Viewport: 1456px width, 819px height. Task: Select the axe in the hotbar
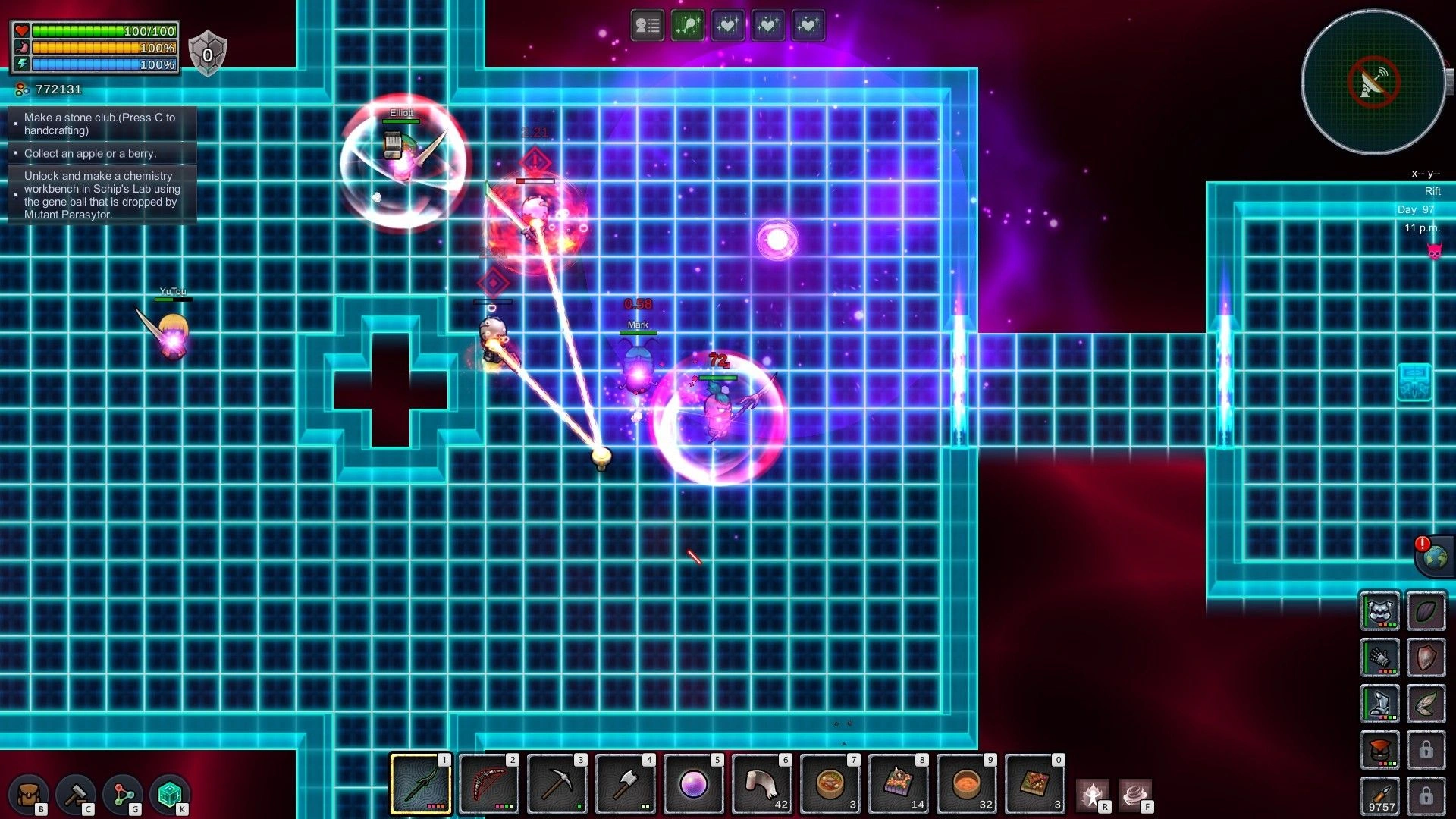[x=626, y=784]
